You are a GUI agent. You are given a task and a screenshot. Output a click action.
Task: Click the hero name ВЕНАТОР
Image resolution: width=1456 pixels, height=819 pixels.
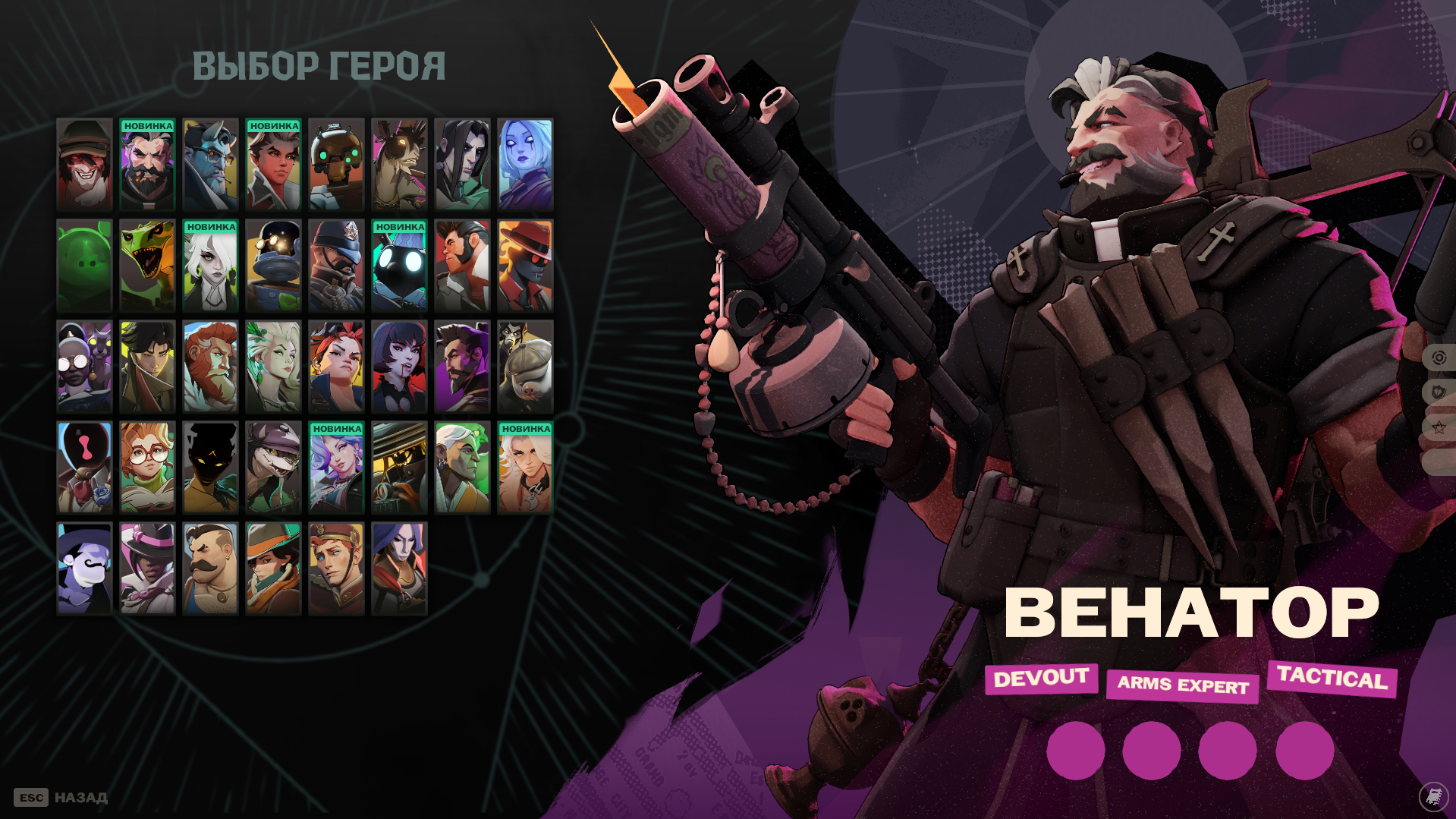1191,611
